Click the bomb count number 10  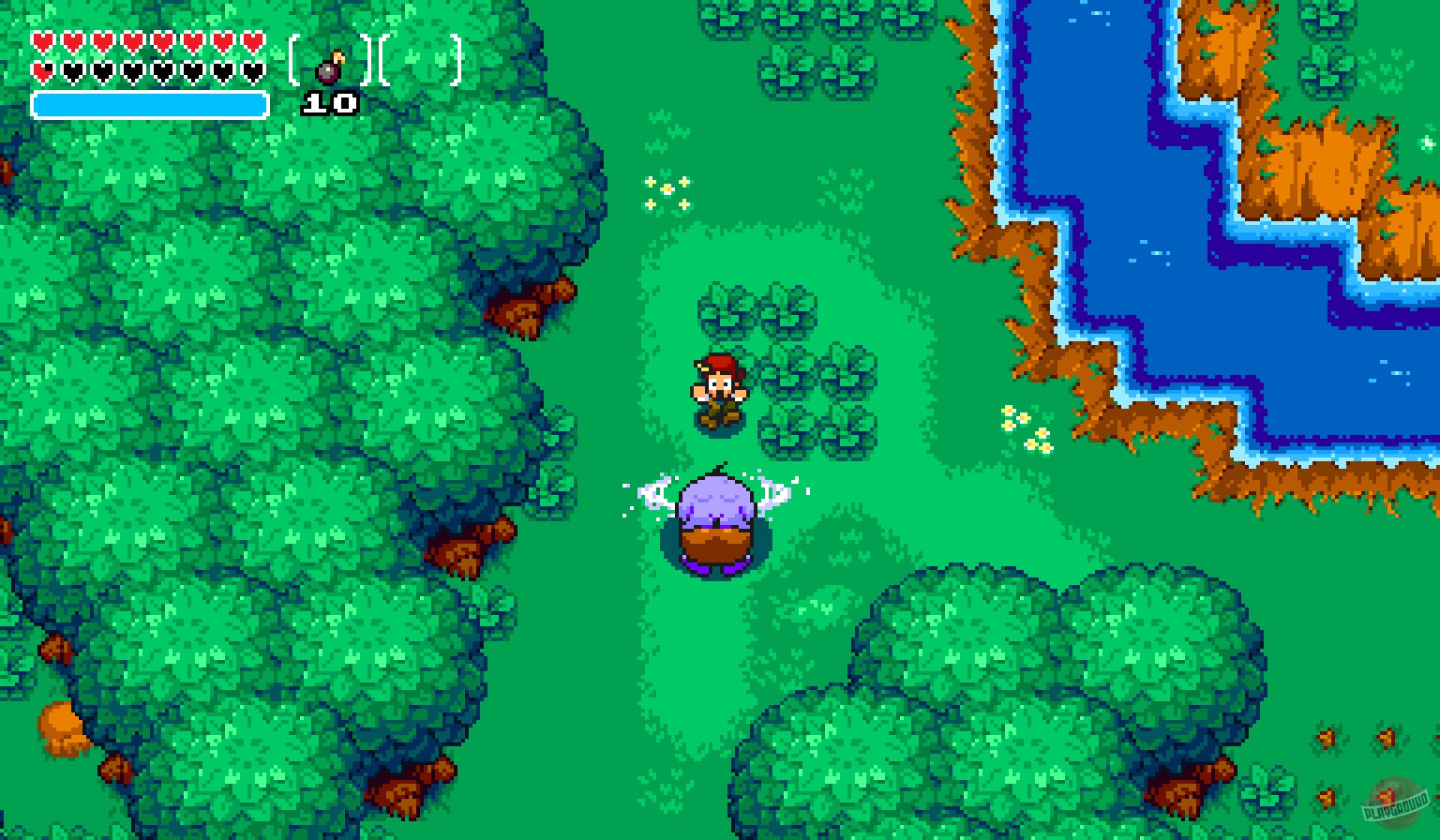pos(330,103)
